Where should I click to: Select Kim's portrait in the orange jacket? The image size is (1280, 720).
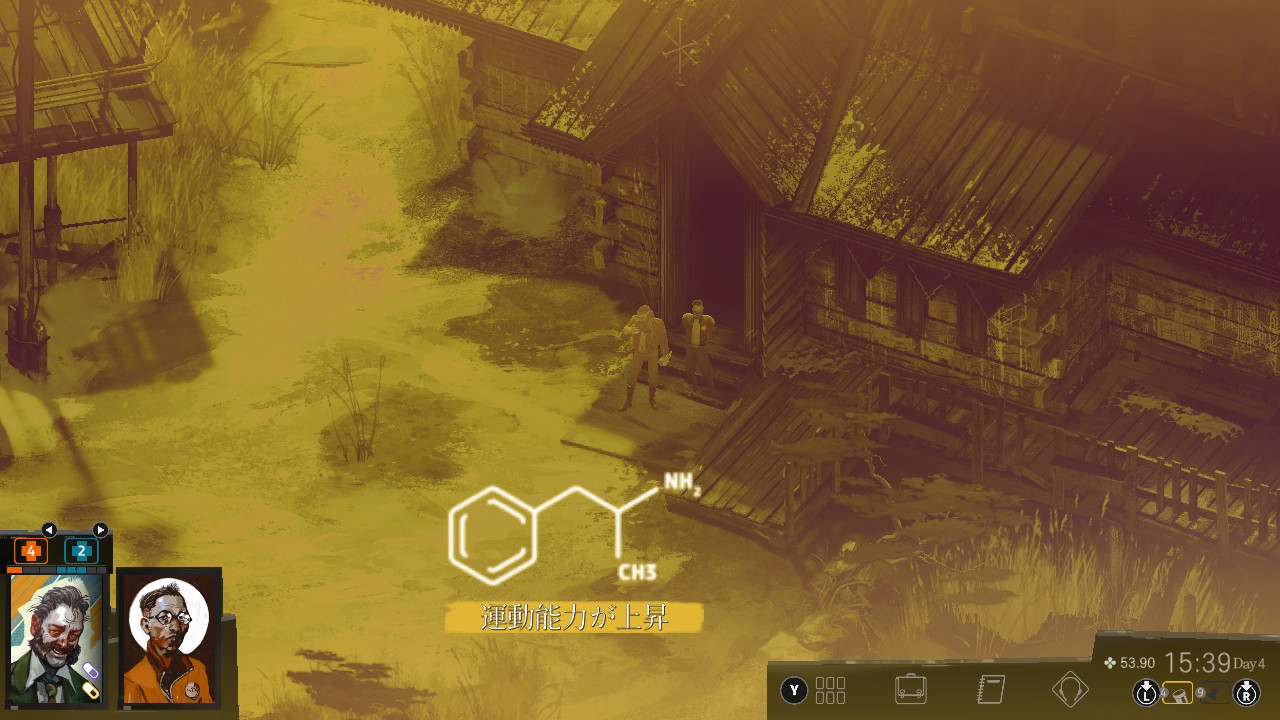(169, 638)
